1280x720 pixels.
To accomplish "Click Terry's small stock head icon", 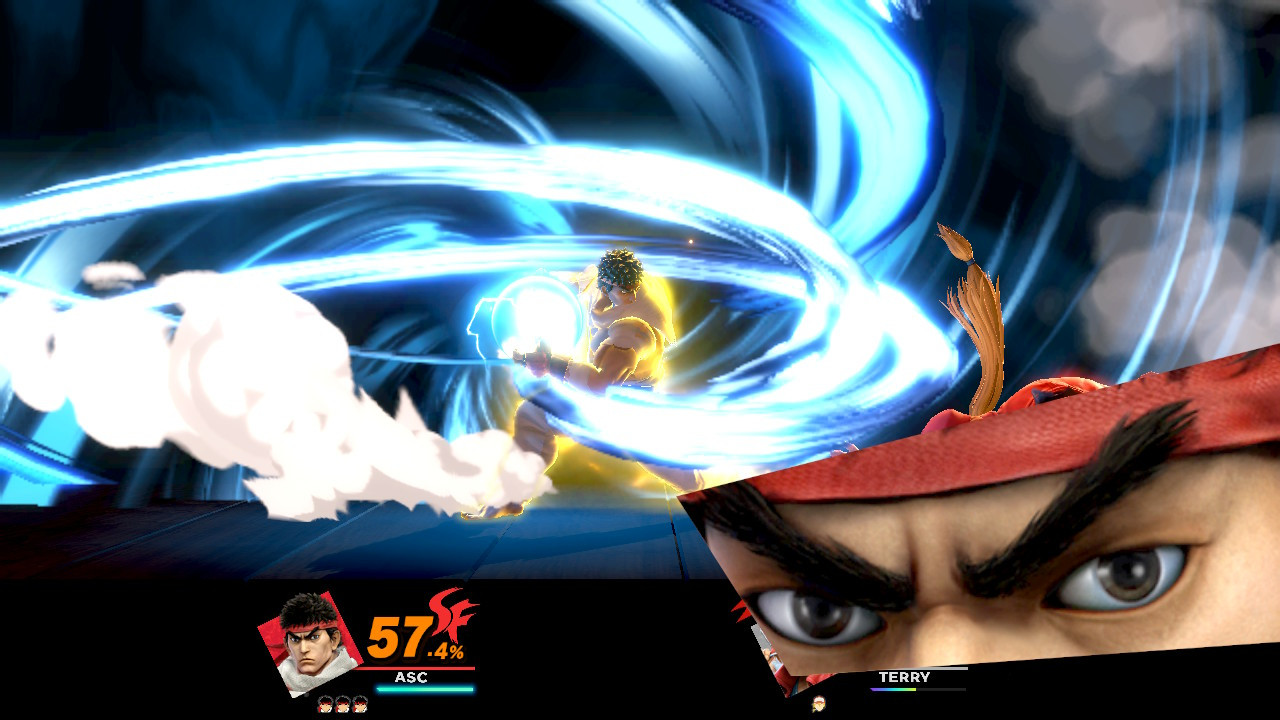I will pos(817,703).
